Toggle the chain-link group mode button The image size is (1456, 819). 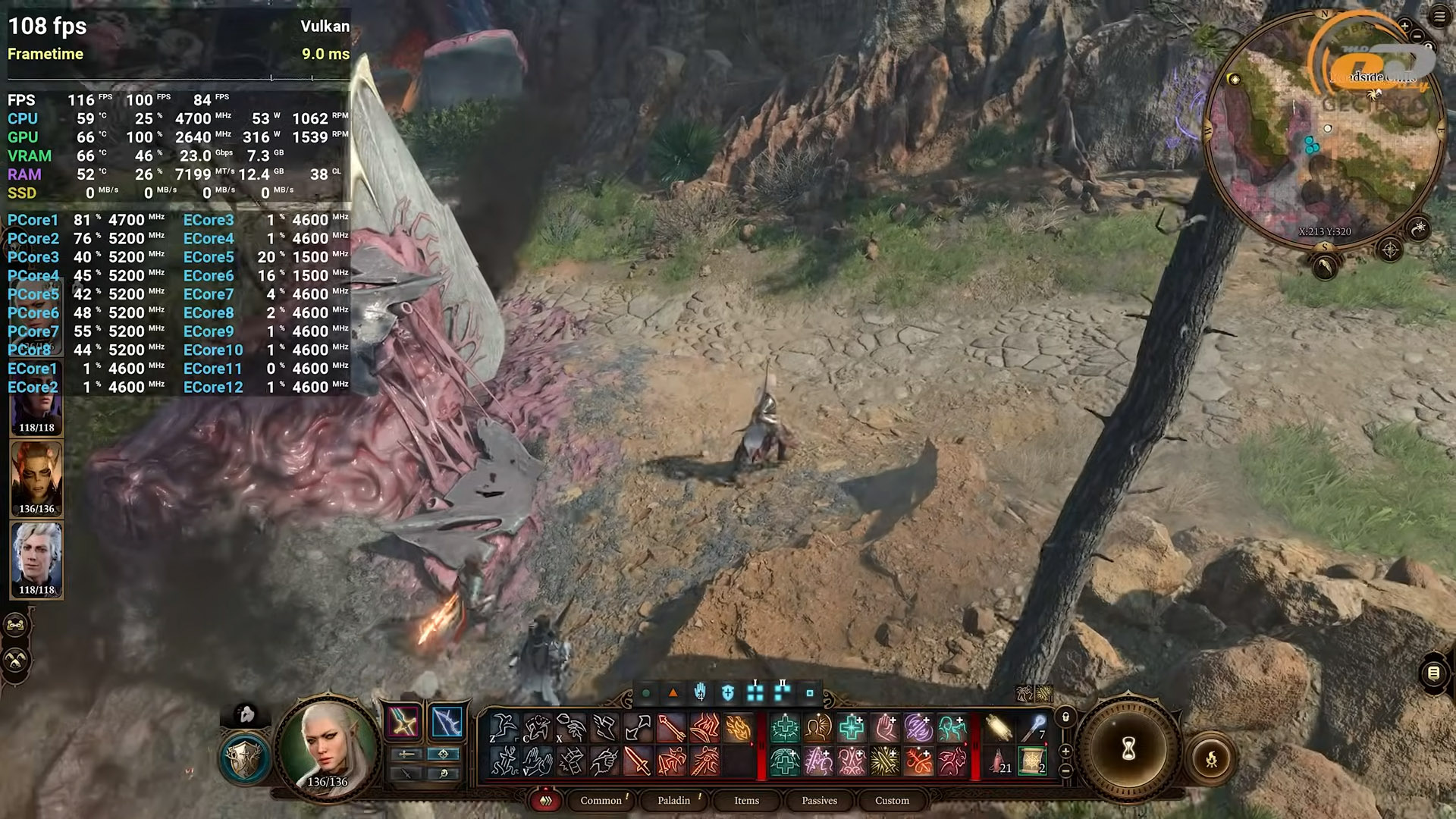click(16, 626)
